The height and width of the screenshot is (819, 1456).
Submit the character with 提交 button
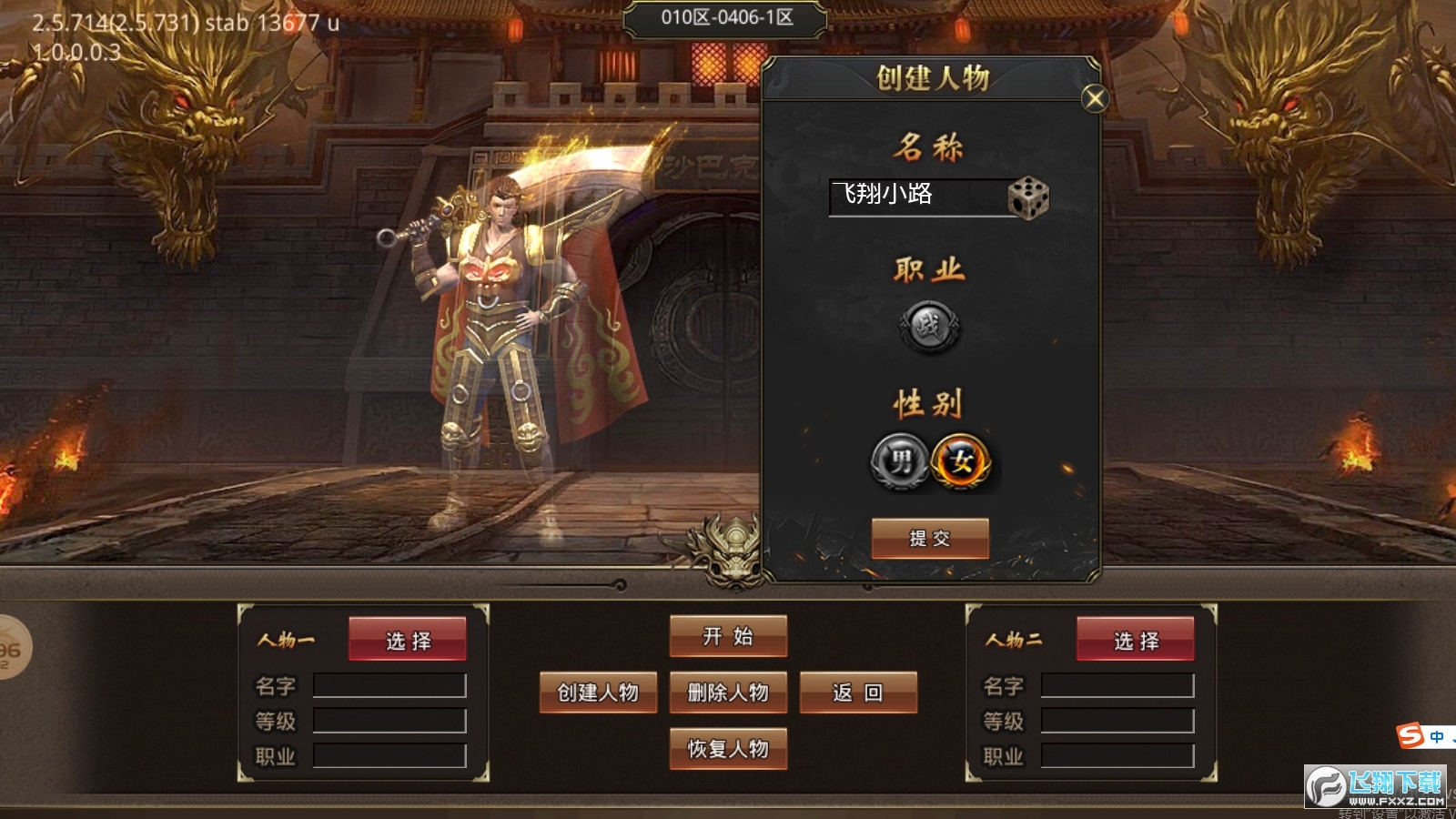coord(929,538)
